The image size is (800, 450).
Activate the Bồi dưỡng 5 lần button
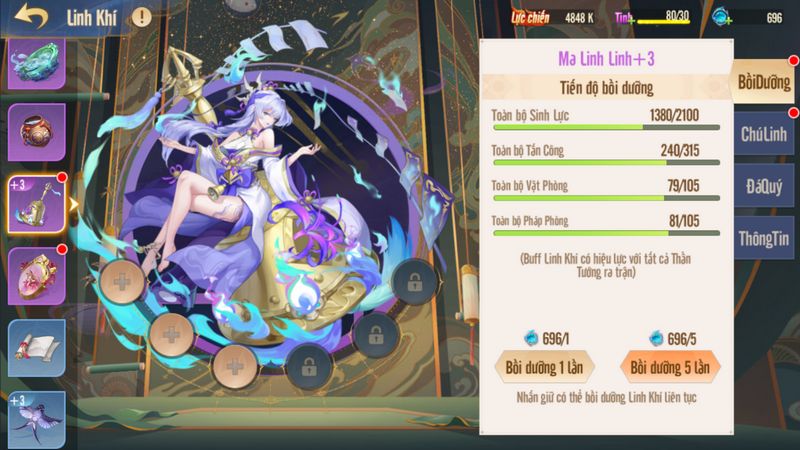pyautogui.click(x=669, y=366)
